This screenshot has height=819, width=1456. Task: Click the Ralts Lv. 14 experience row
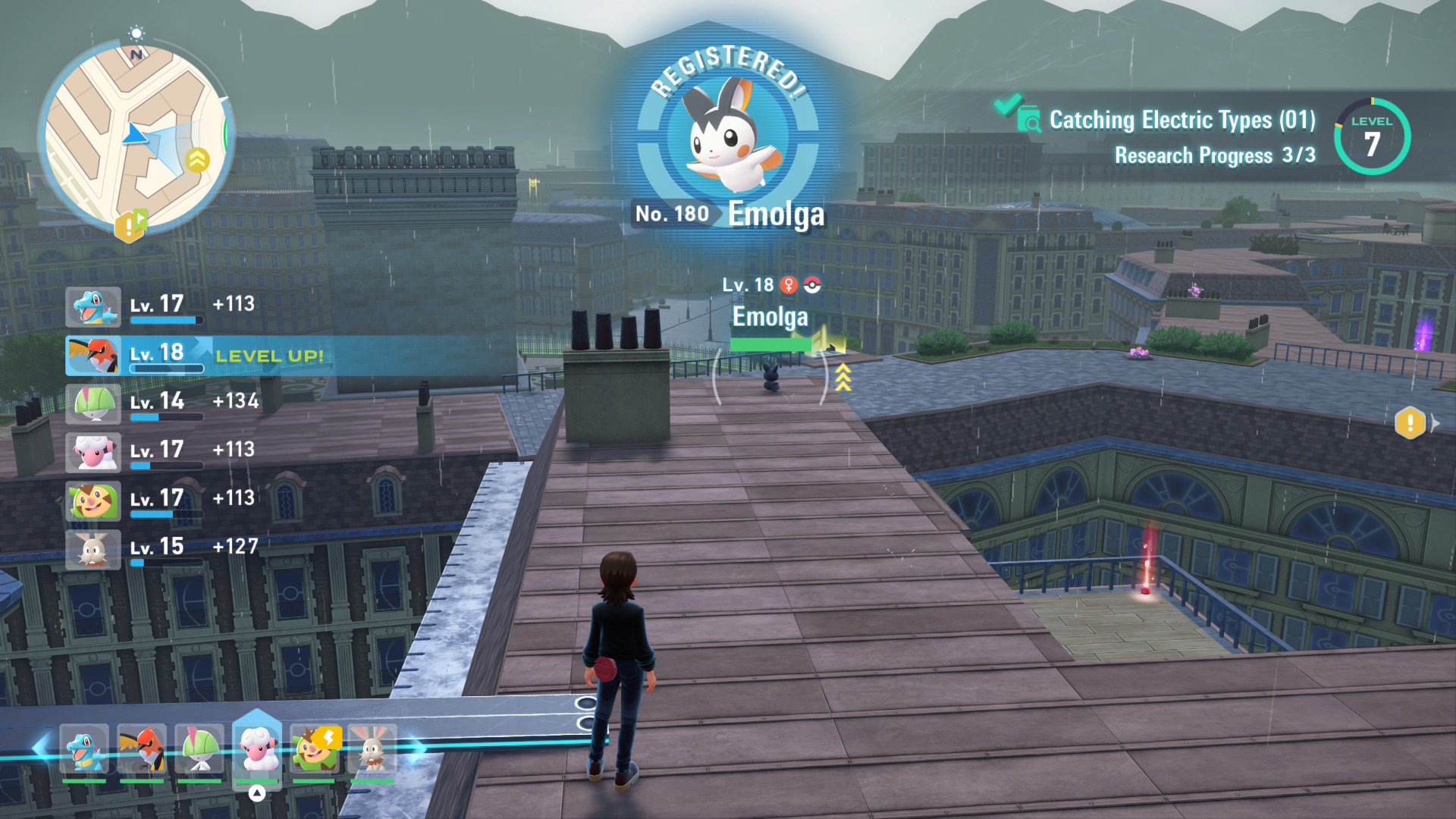pos(163,403)
